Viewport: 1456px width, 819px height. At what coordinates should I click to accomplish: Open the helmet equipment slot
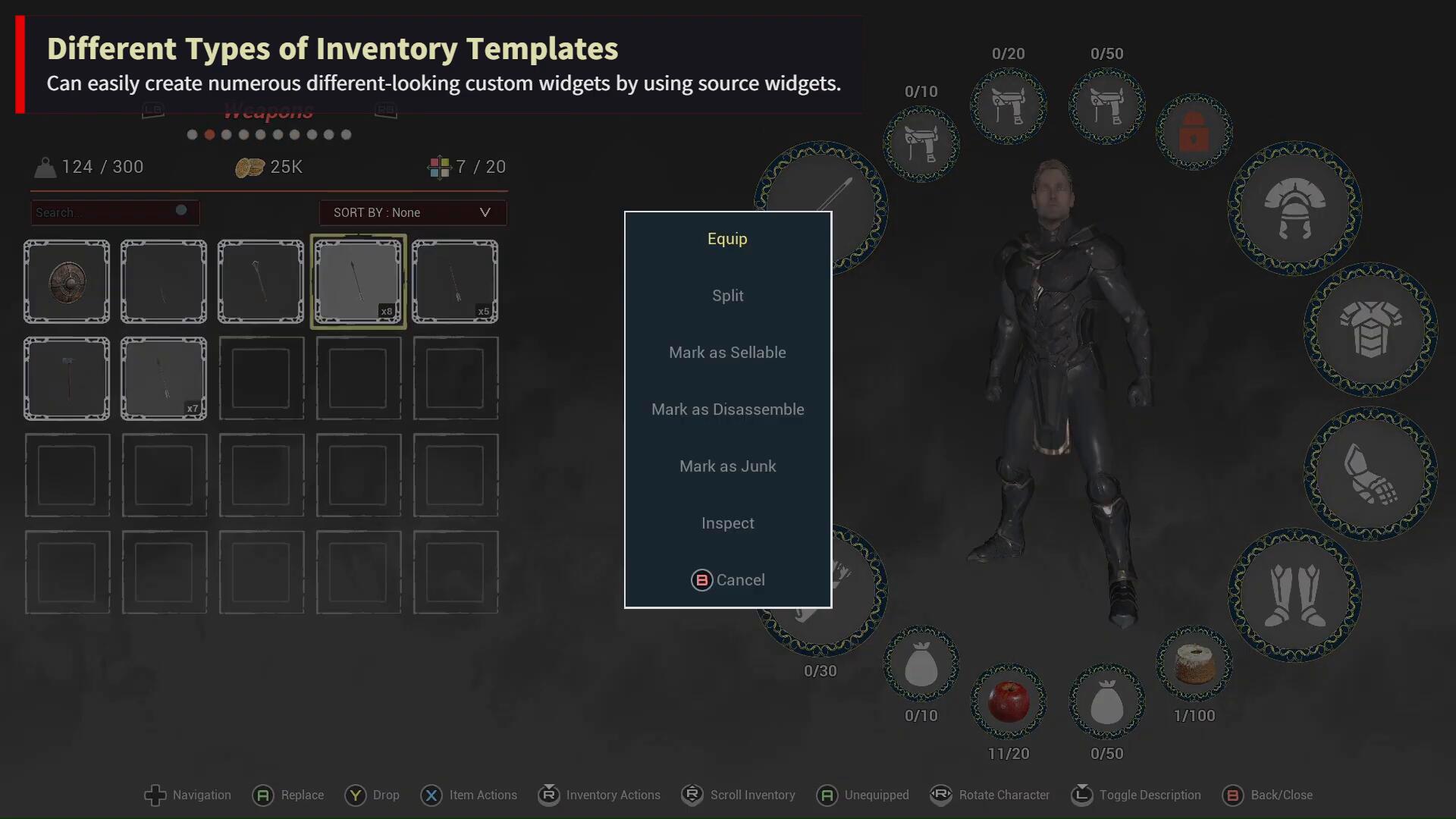1294,208
